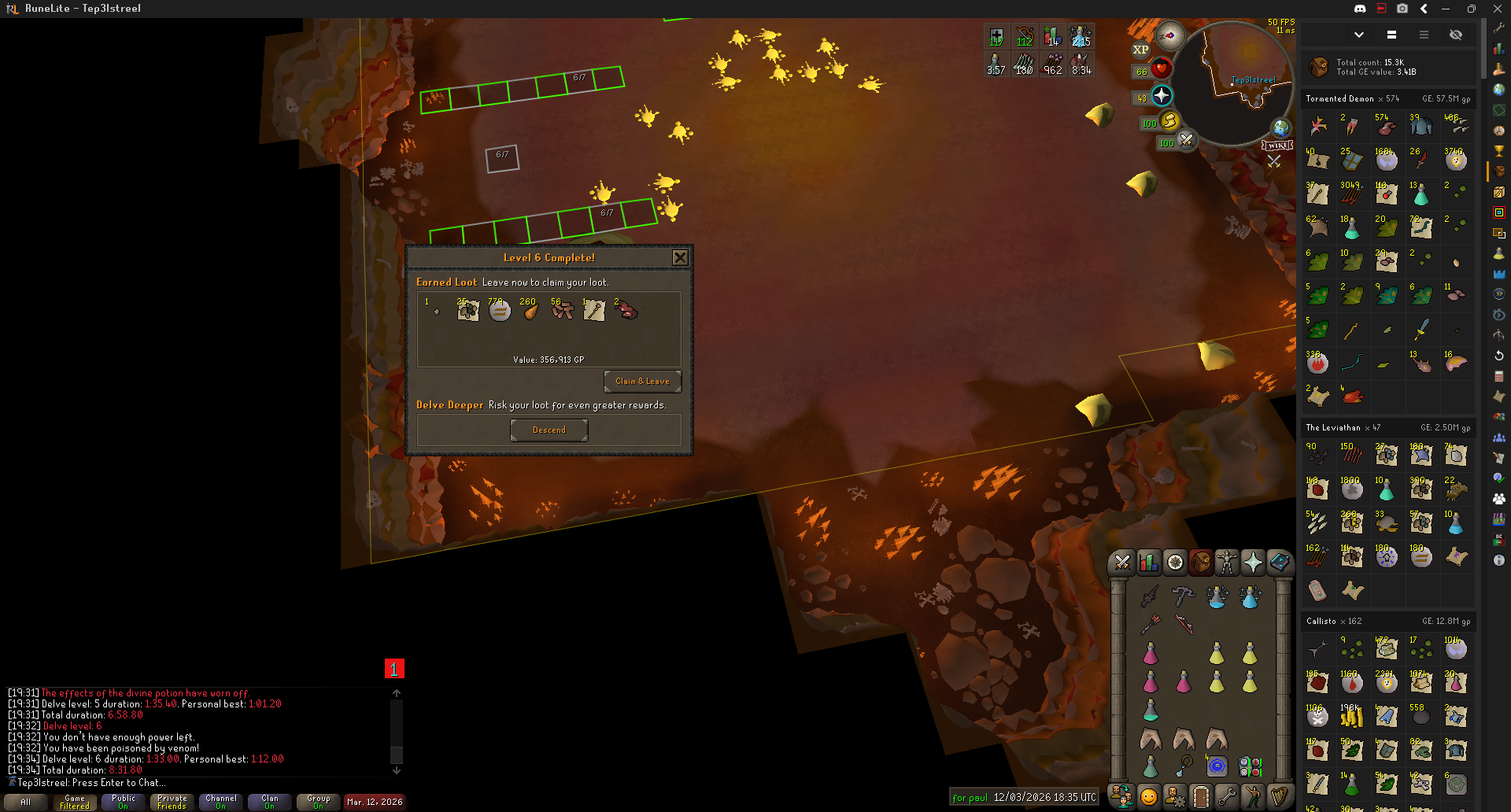Screen dimensions: 1511x812
Task: Choose Descend to delve deeper
Action: tap(549, 430)
